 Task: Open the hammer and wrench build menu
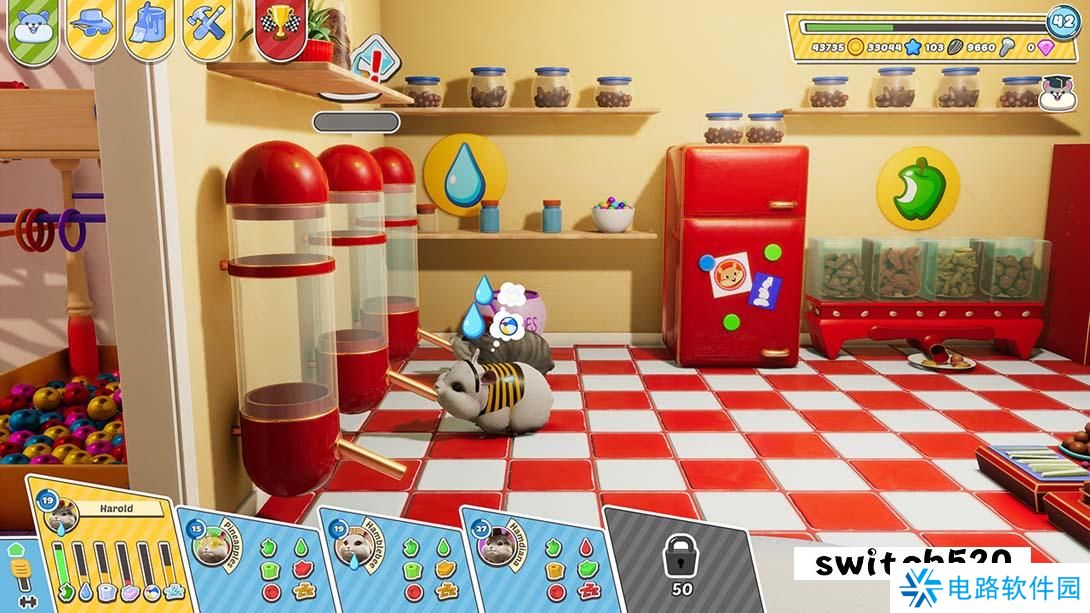pyautogui.click(x=208, y=25)
